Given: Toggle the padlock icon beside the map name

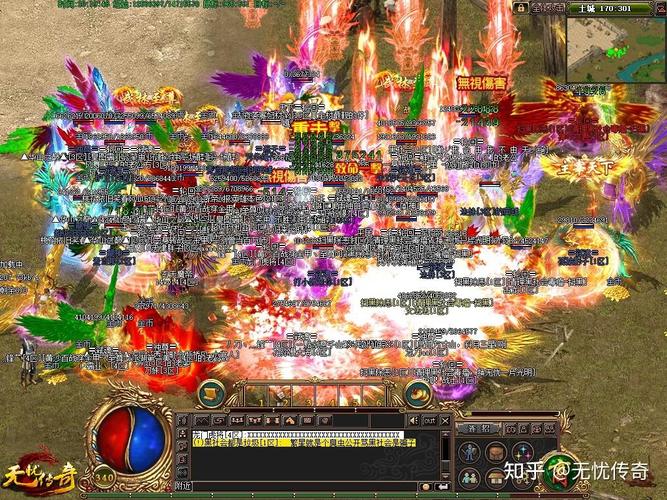Looking at the screenshot, I should click(x=520, y=7).
